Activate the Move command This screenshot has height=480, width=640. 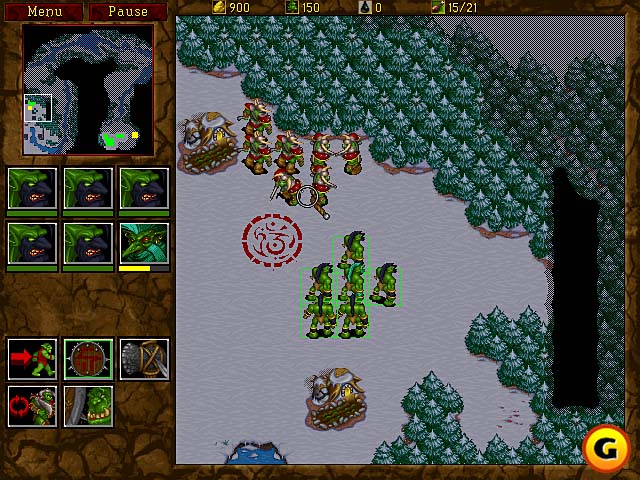(x=32, y=358)
